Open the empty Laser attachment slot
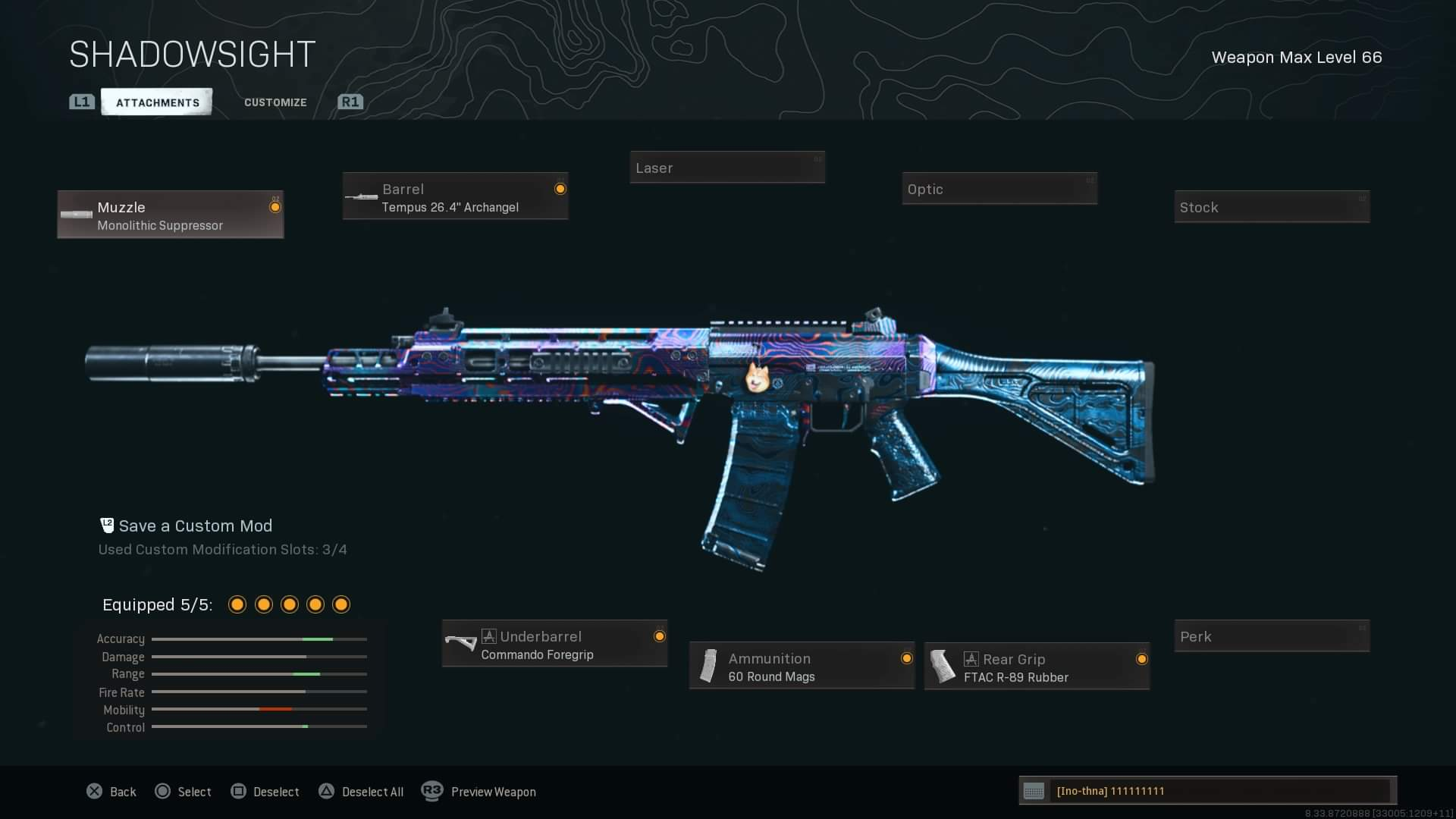 click(726, 167)
